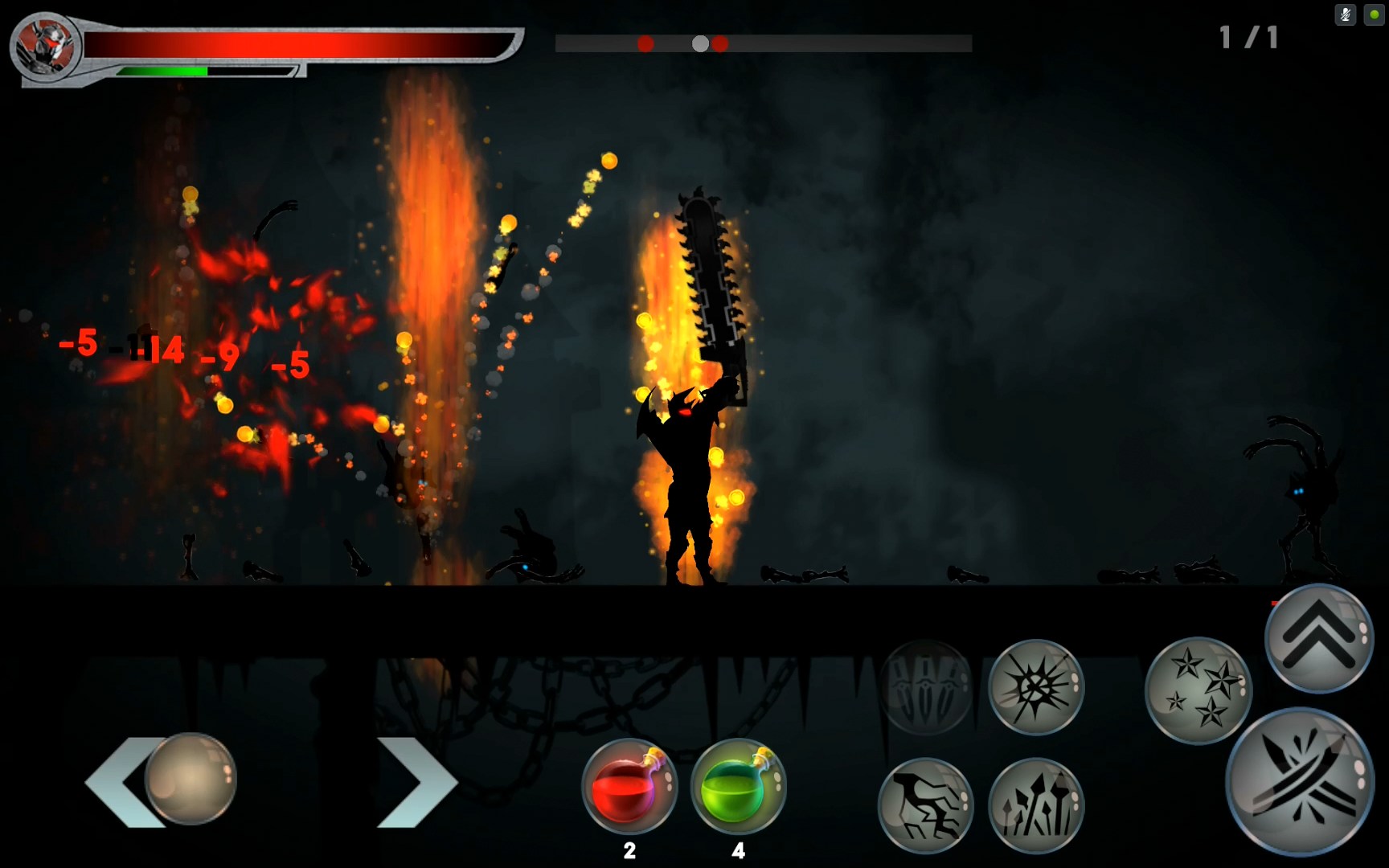The height and width of the screenshot is (868, 1389).
Task: Tap the left movement arrow
Action: pyautogui.click(x=121, y=781)
